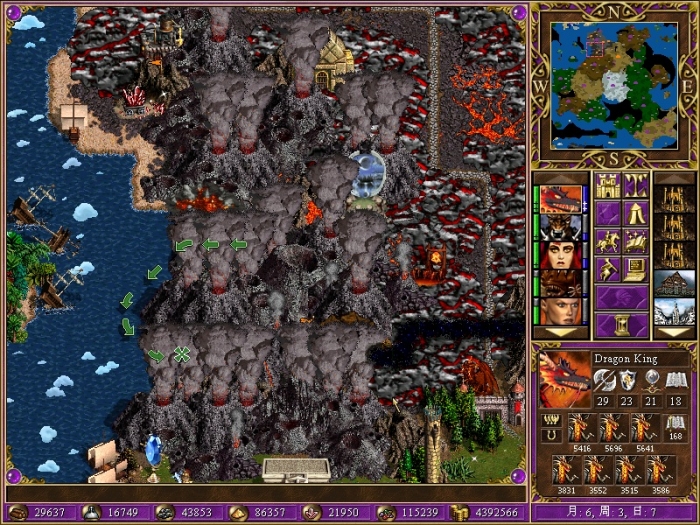Click the horseman move hero button

click(608, 241)
